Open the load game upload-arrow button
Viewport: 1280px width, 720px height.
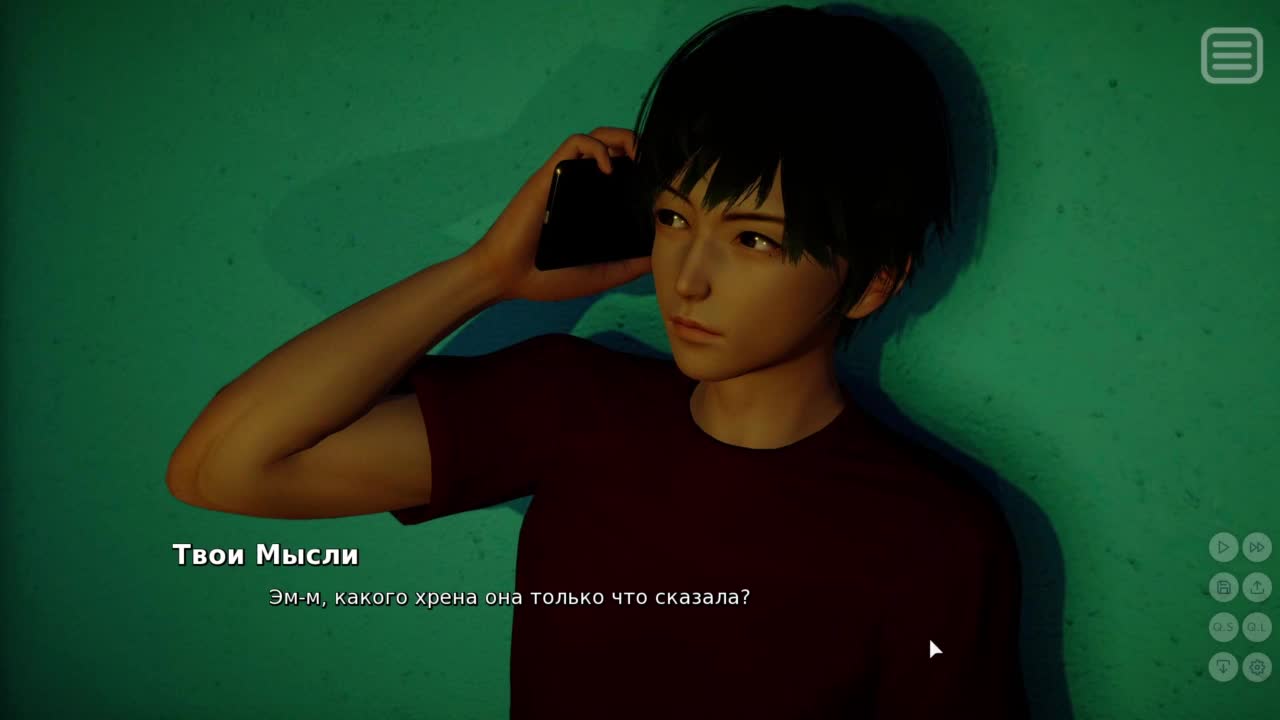coord(1257,587)
